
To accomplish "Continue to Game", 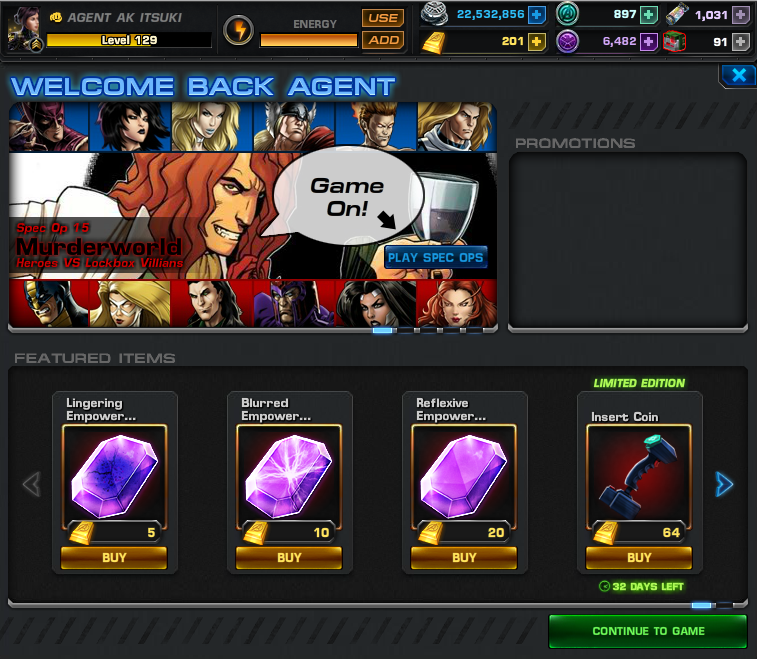I will [648, 631].
